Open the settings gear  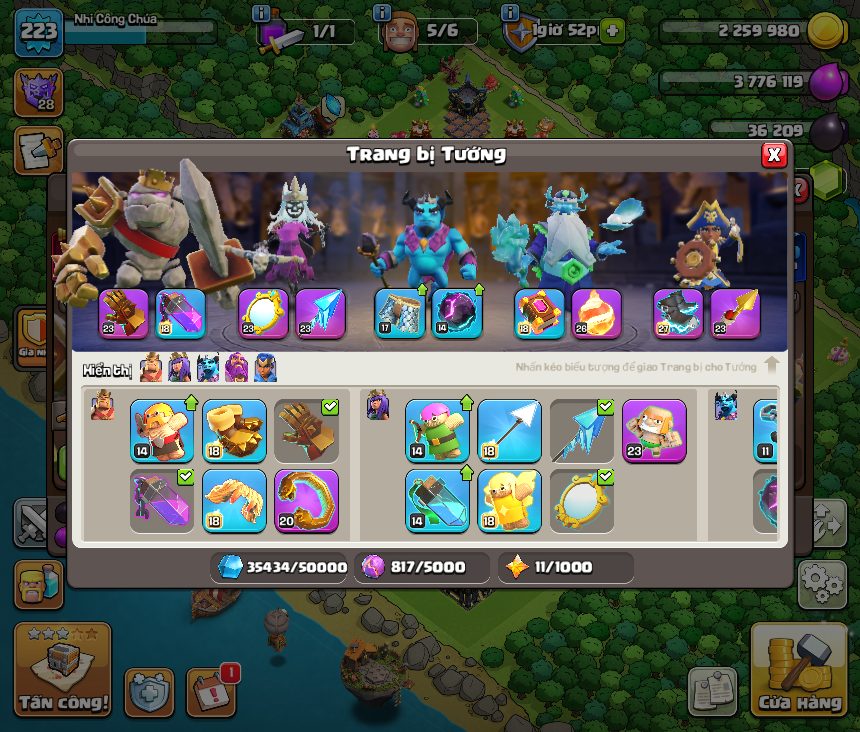coord(821,584)
